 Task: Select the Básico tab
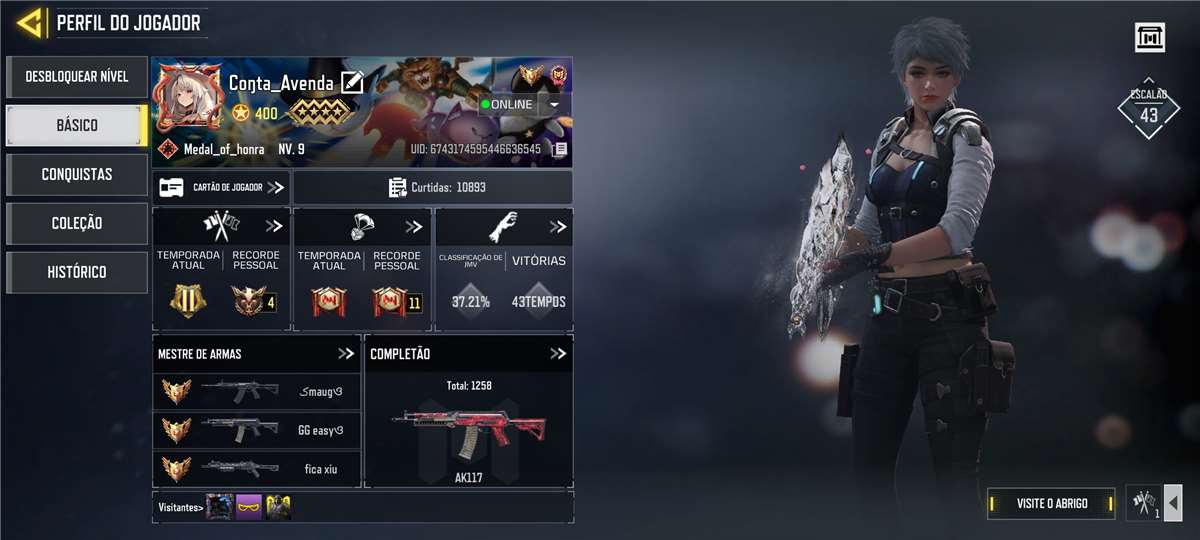coord(77,125)
